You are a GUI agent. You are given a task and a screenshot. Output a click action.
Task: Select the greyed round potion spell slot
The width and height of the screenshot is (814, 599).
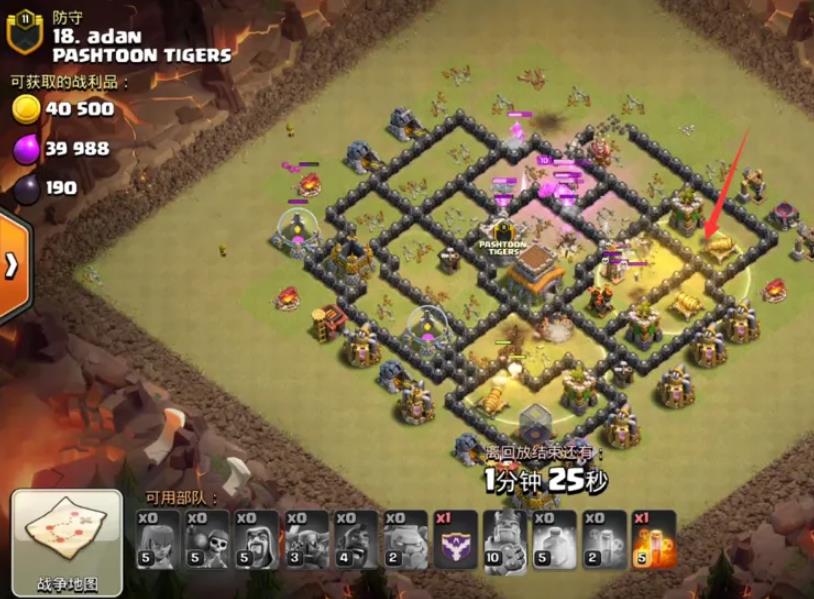point(555,541)
